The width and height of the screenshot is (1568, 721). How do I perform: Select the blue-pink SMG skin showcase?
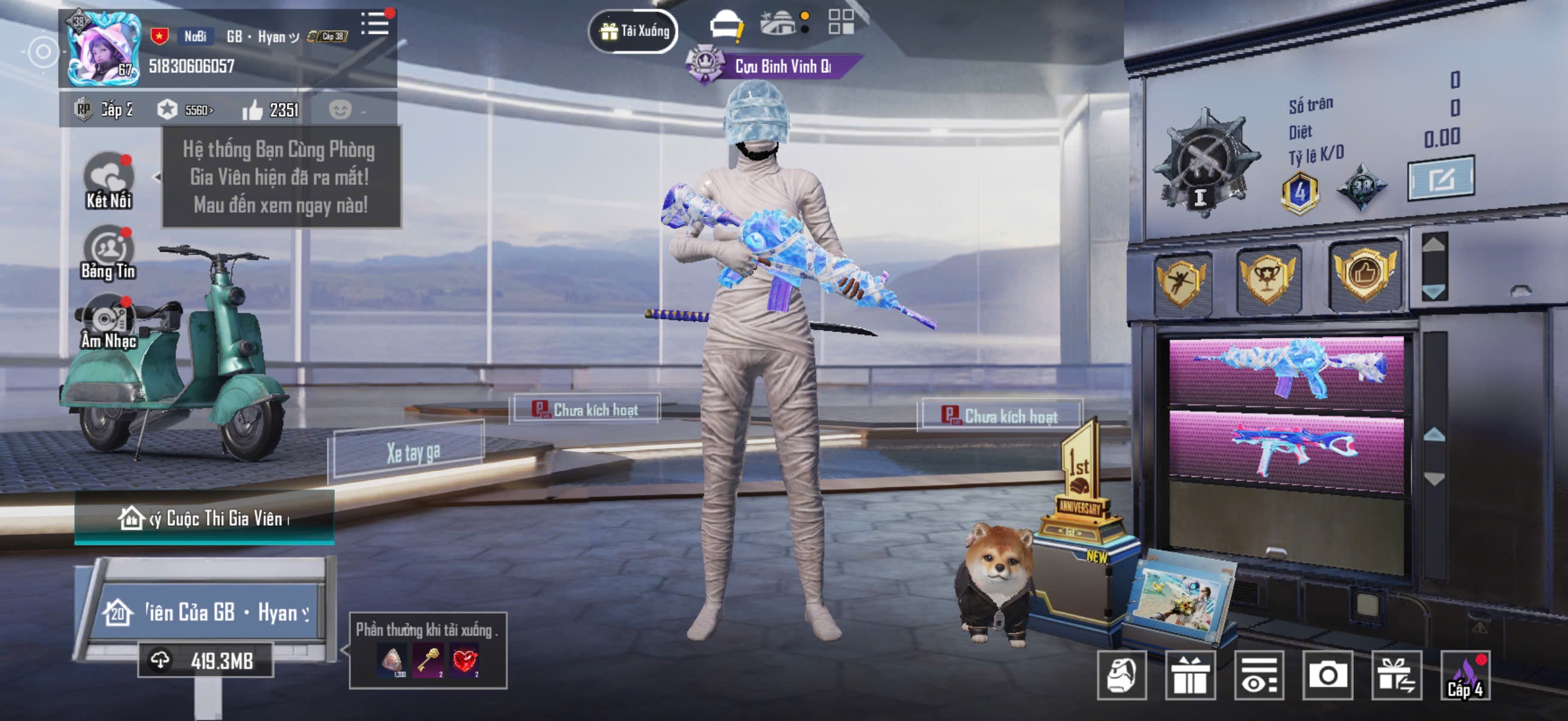tap(1286, 450)
